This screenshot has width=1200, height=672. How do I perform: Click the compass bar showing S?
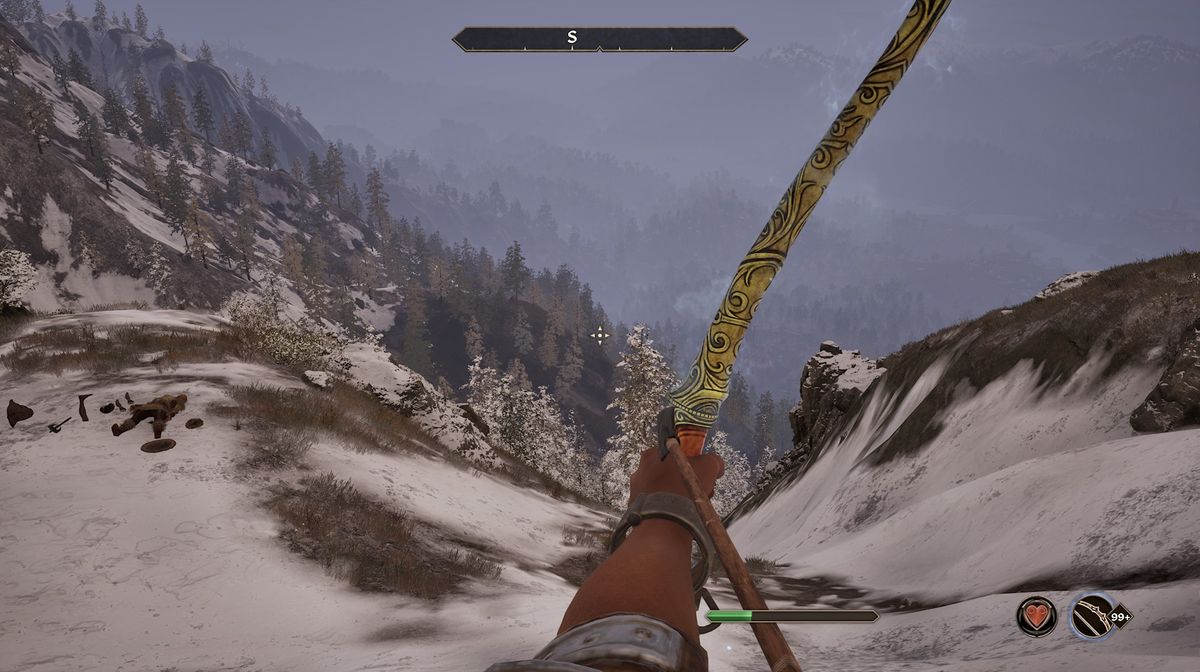(x=599, y=39)
